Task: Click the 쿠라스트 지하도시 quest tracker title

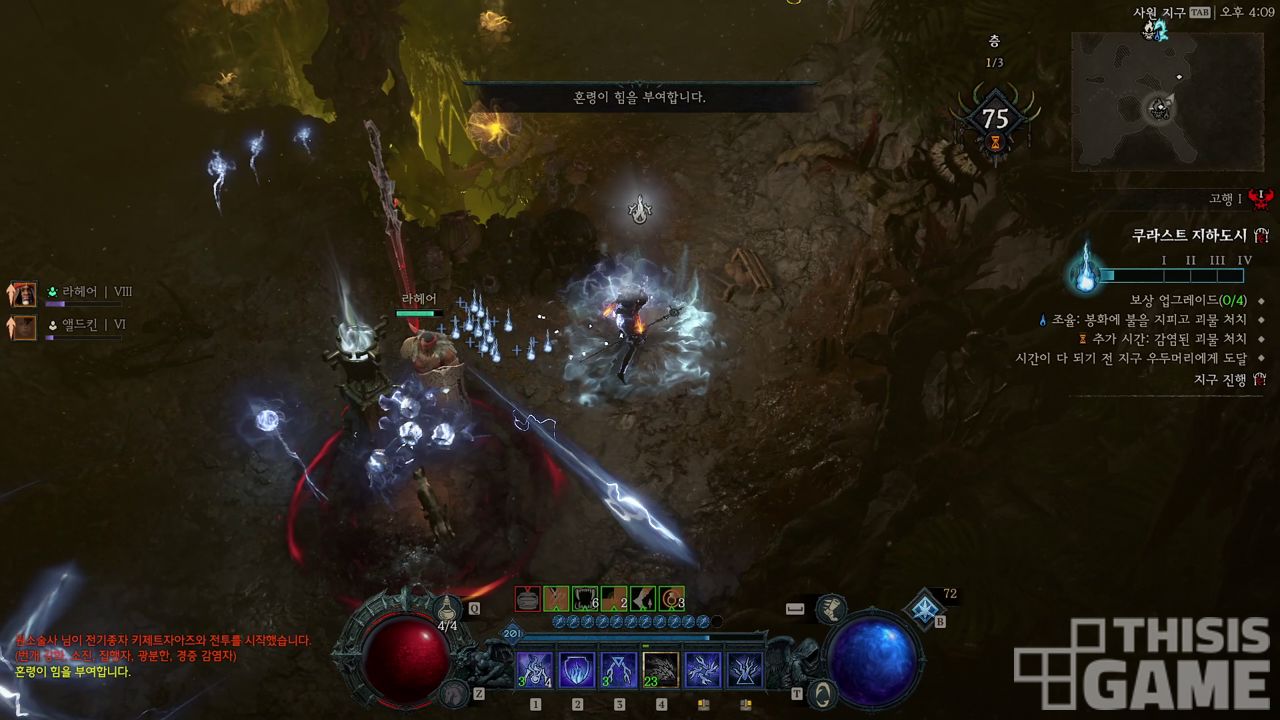Action: (1189, 236)
